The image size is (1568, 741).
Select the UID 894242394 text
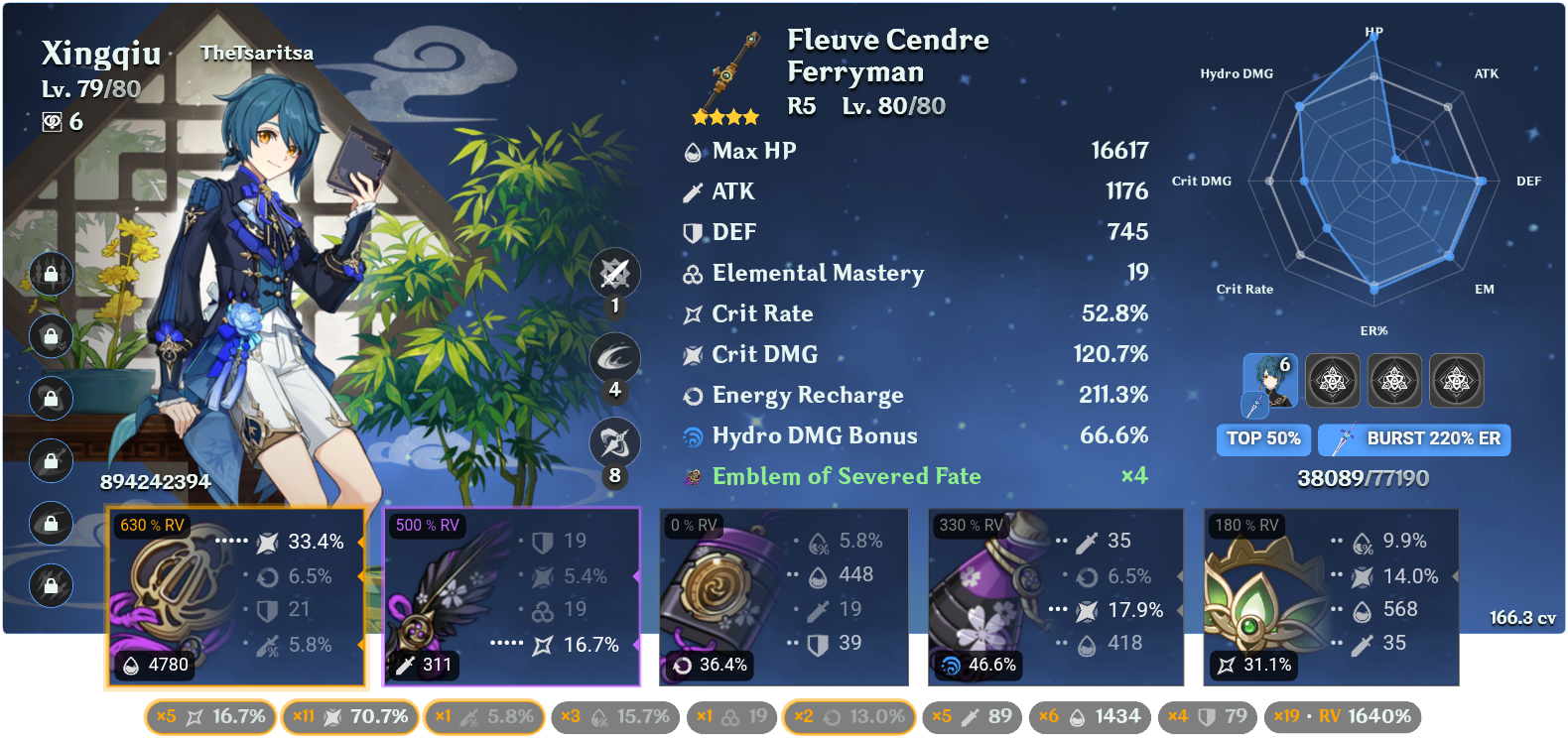point(154,483)
